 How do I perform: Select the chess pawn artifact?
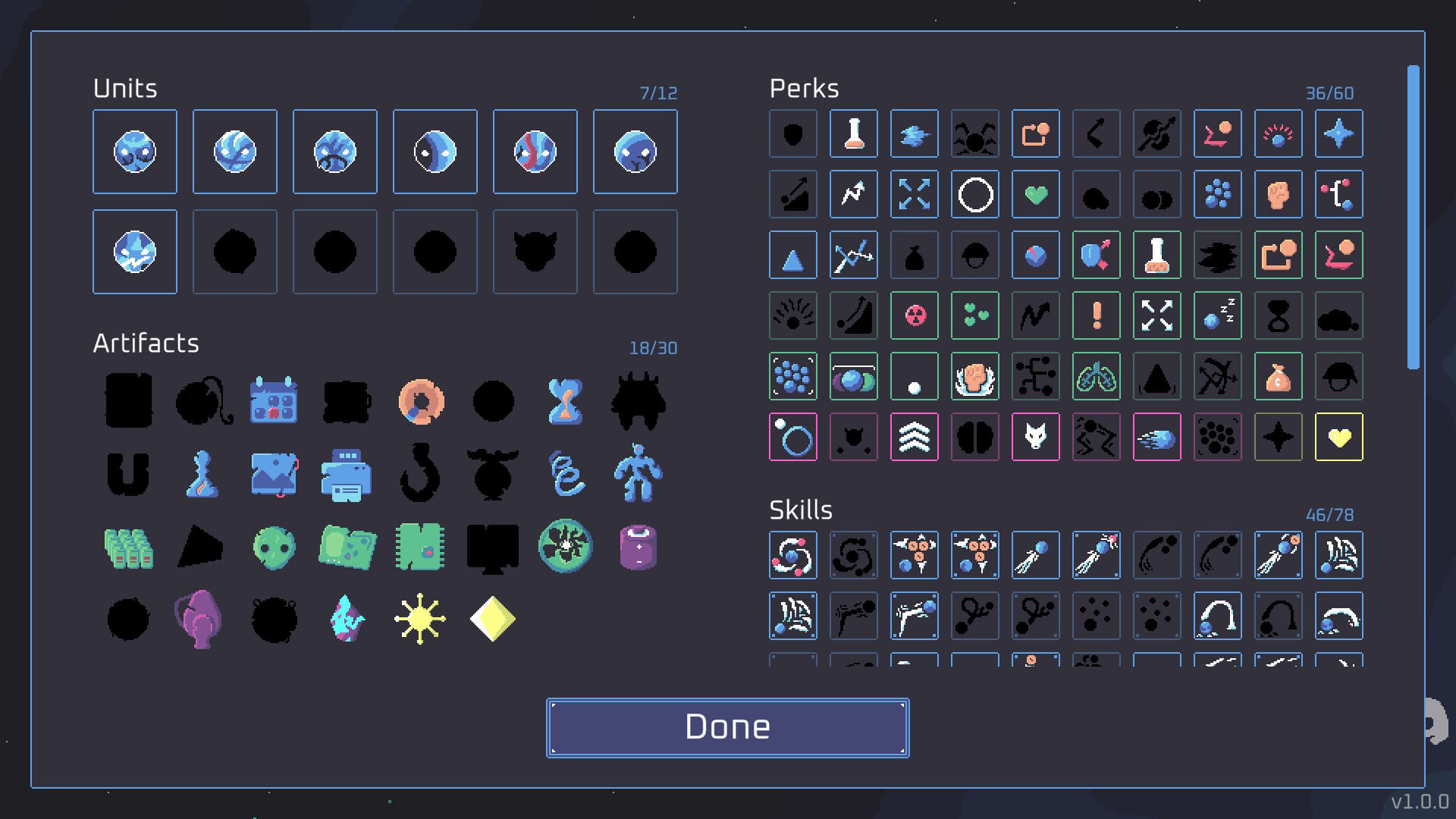(x=202, y=474)
